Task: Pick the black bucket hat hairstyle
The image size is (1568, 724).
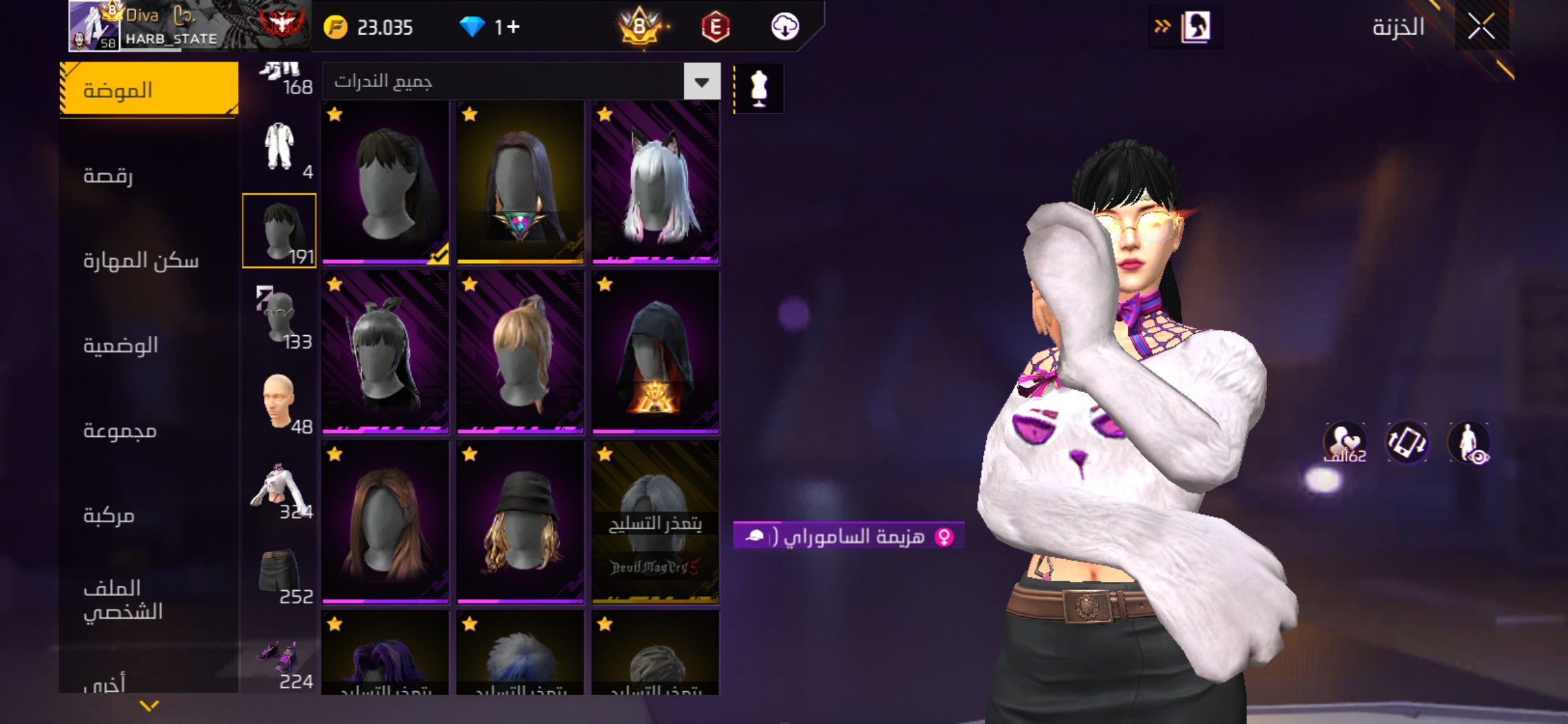Action: coord(520,522)
